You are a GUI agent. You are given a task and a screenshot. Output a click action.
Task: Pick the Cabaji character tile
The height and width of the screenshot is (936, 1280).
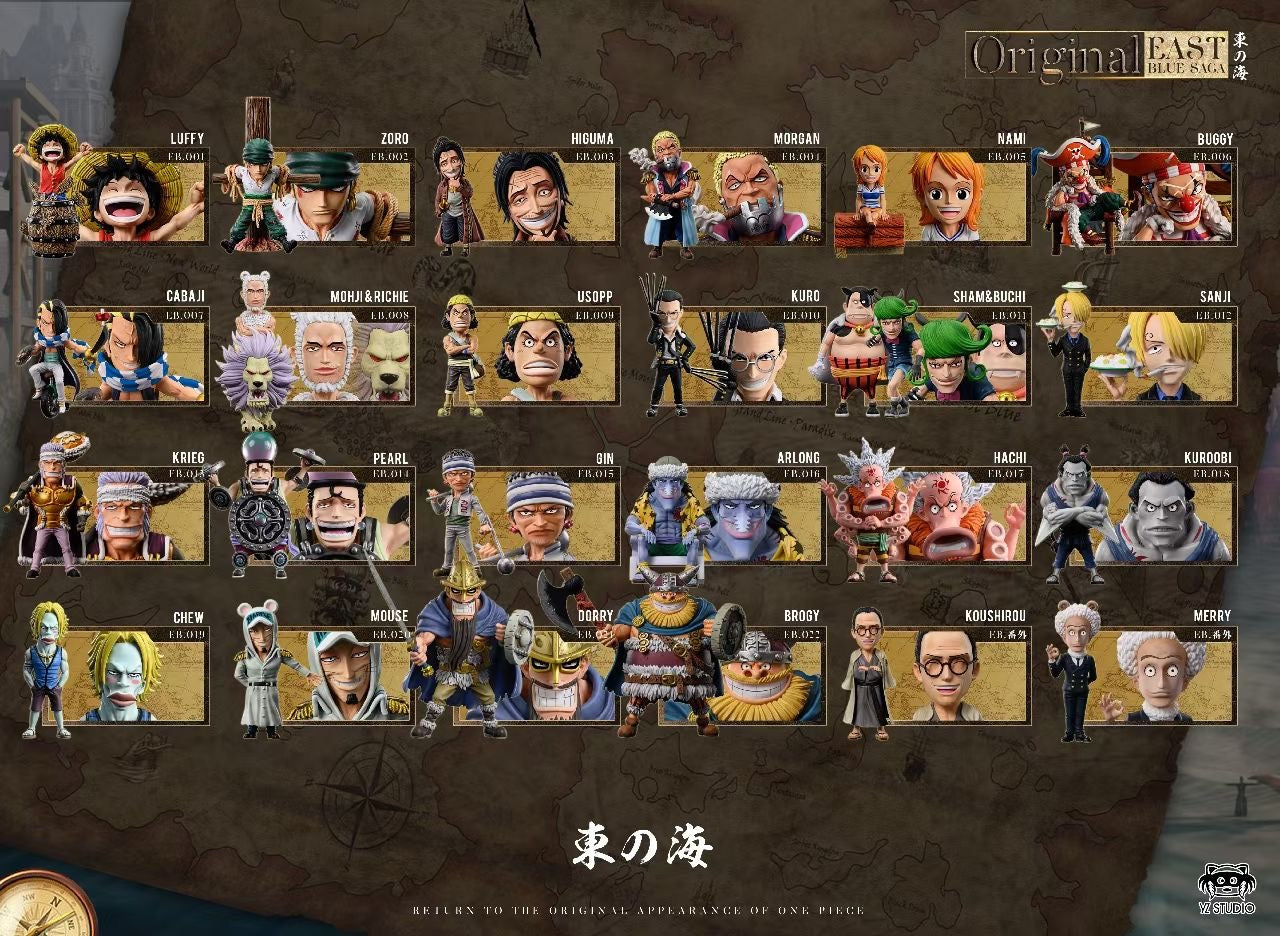130,354
